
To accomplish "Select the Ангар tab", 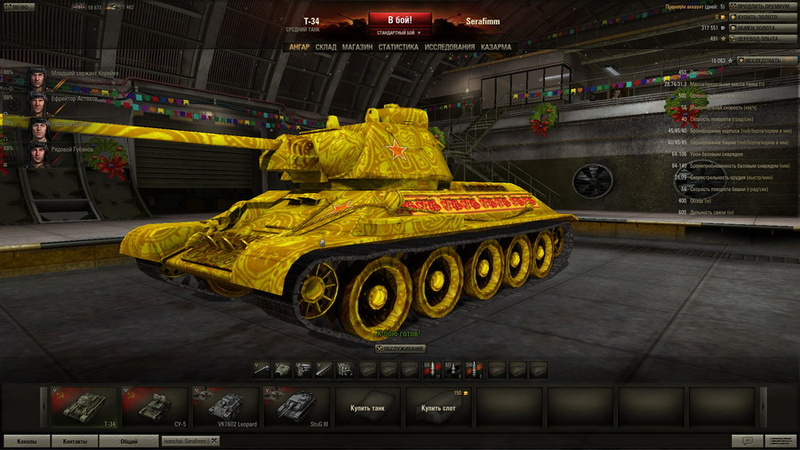I will [x=298, y=47].
